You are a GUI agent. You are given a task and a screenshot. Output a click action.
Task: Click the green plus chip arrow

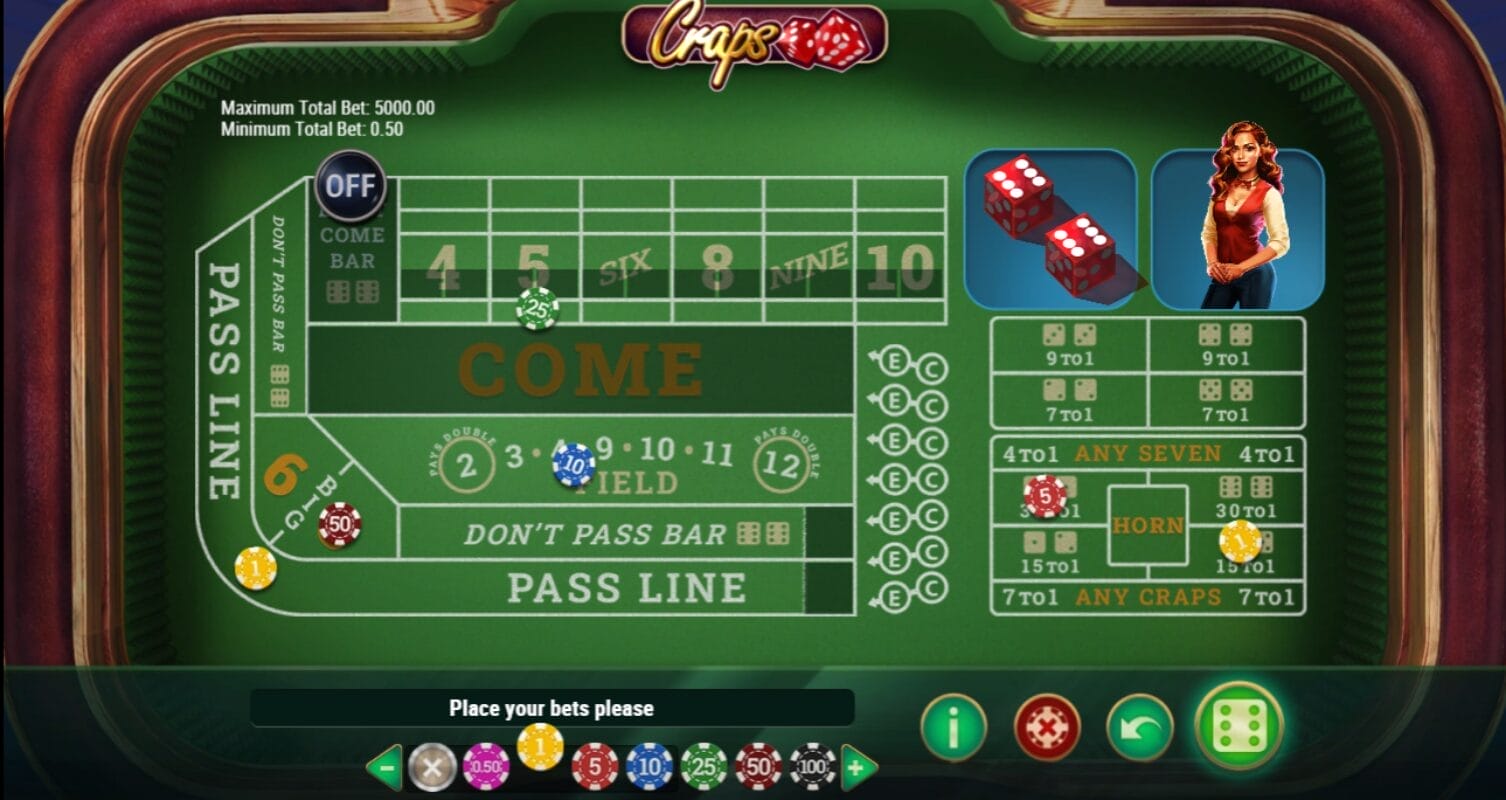(859, 768)
